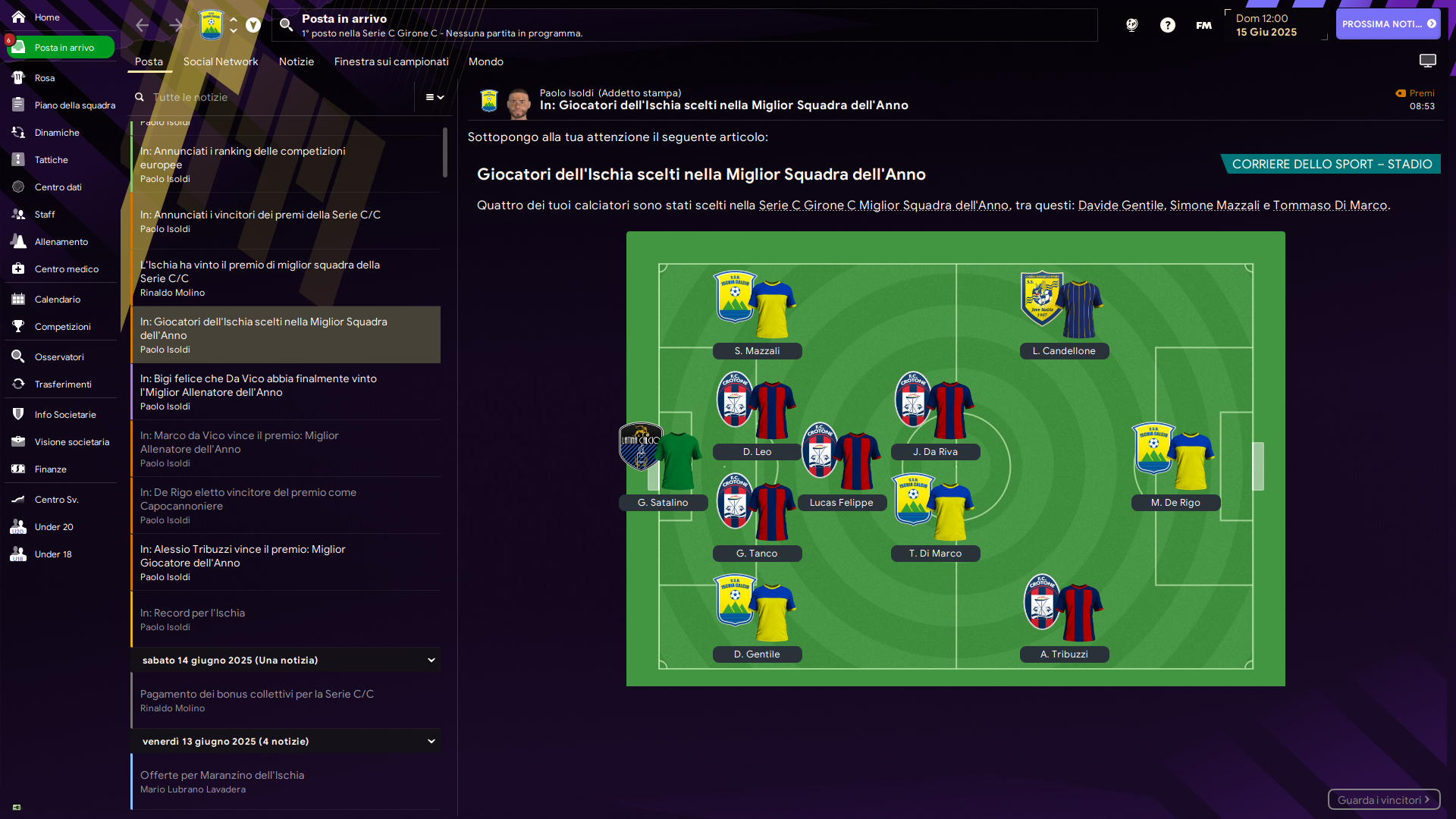
Task: Open the Davide Gentile player link
Action: (x=1120, y=206)
